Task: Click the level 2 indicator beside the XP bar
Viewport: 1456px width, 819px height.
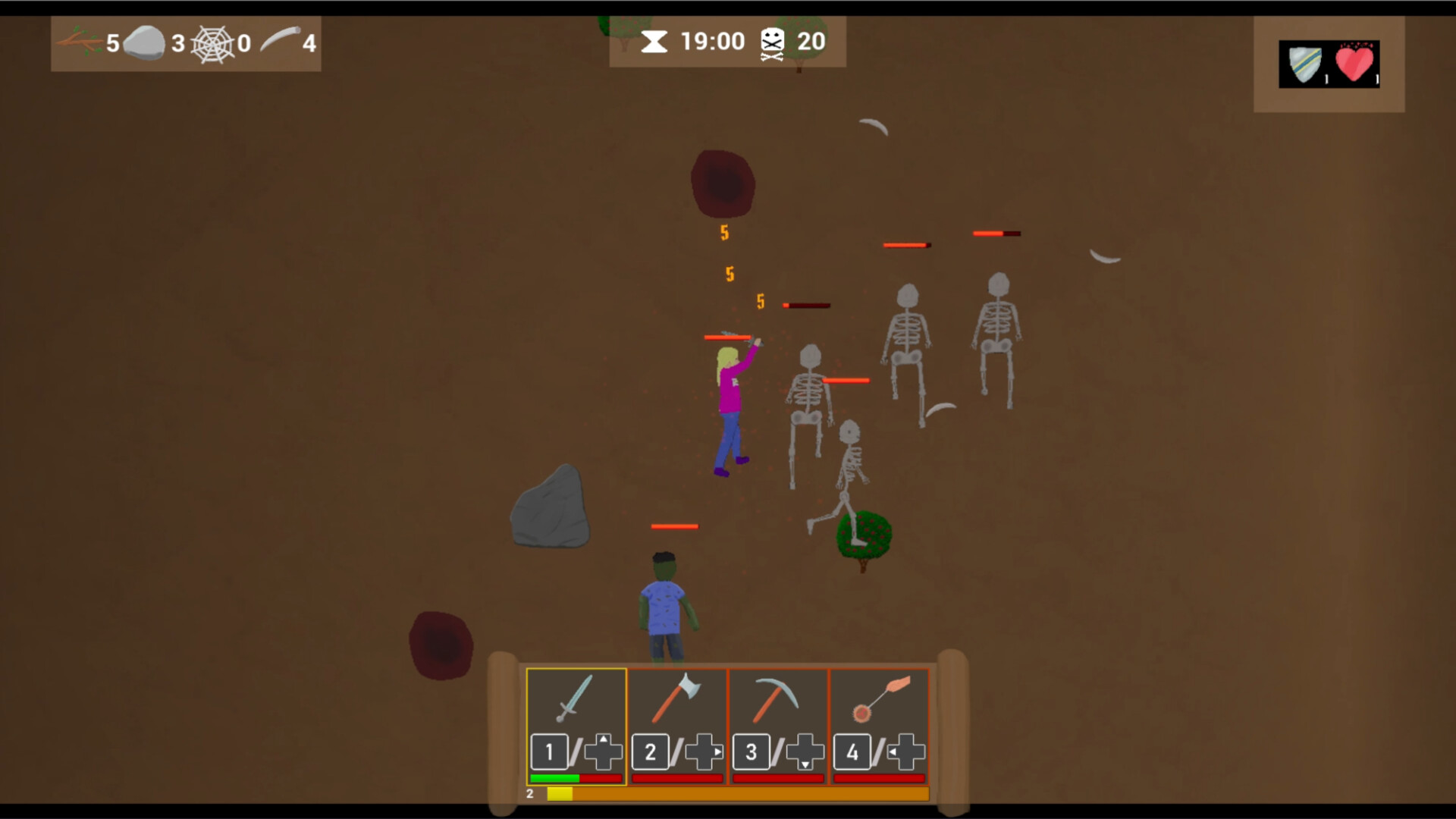Action: (529, 793)
